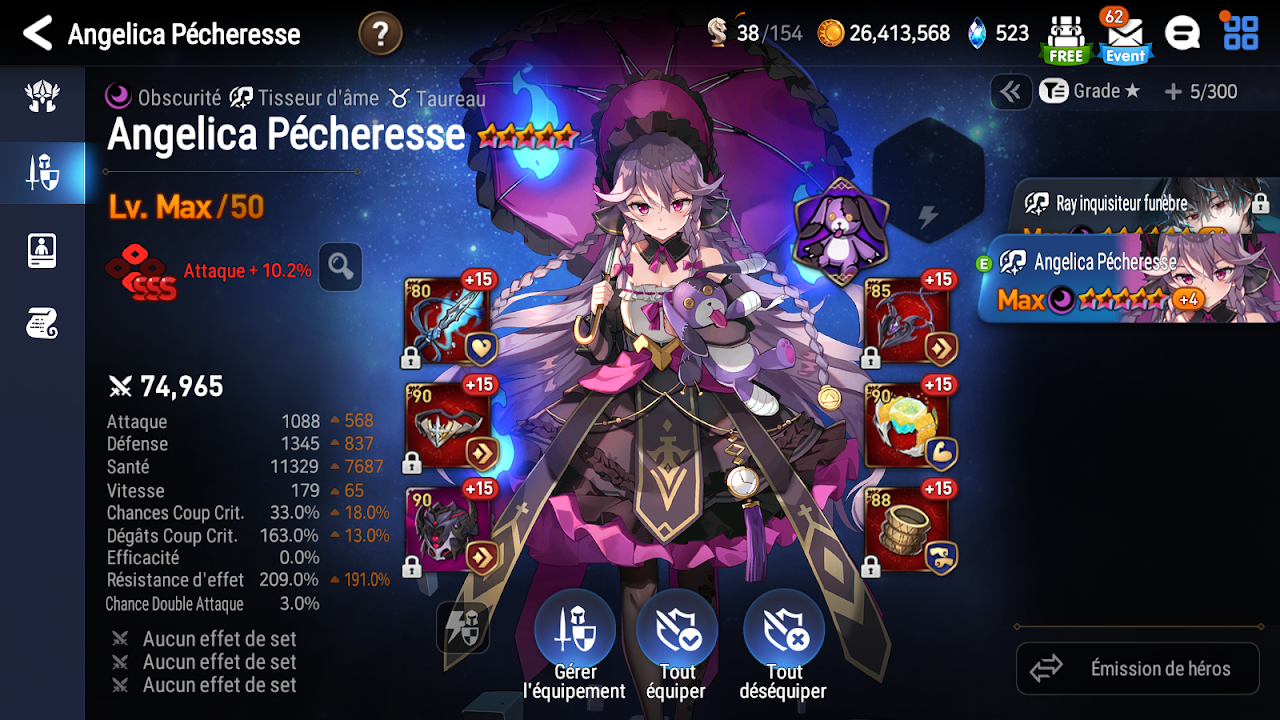1280x720 pixels.
Task: Open the purple bunny artifact slot
Action: (840, 233)
